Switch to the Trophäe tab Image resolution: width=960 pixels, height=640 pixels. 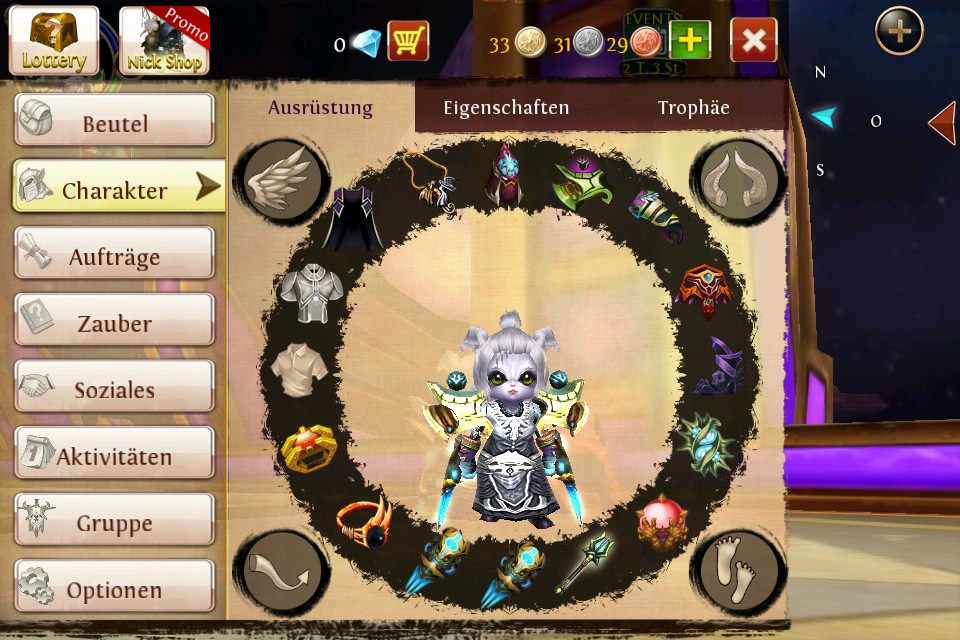693,108
